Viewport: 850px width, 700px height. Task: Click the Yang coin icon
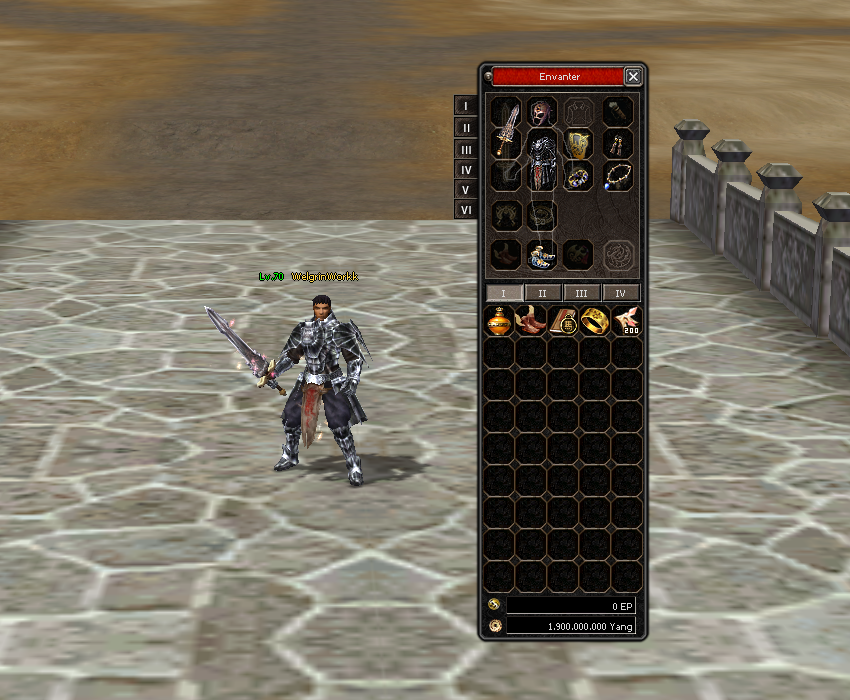[494, 626]
